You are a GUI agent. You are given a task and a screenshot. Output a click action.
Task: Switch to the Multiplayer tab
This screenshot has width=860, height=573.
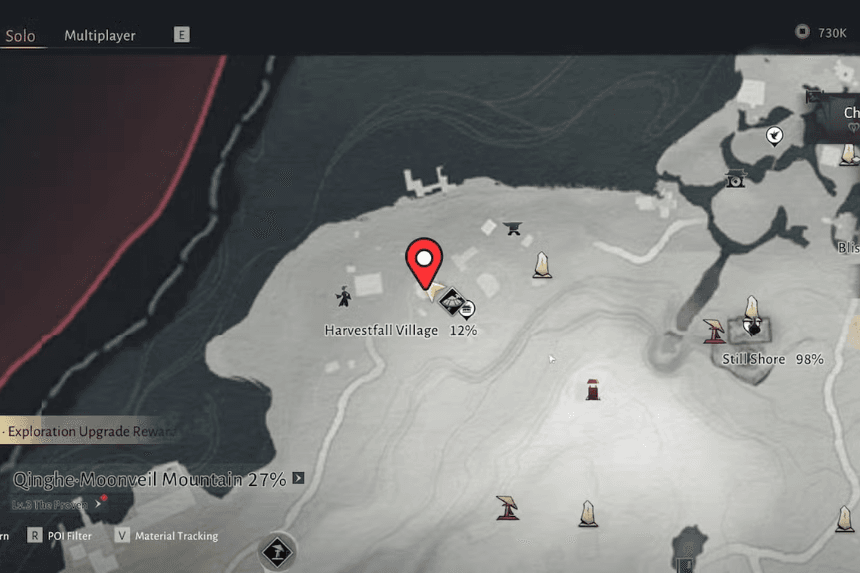[x=100, y=36]
